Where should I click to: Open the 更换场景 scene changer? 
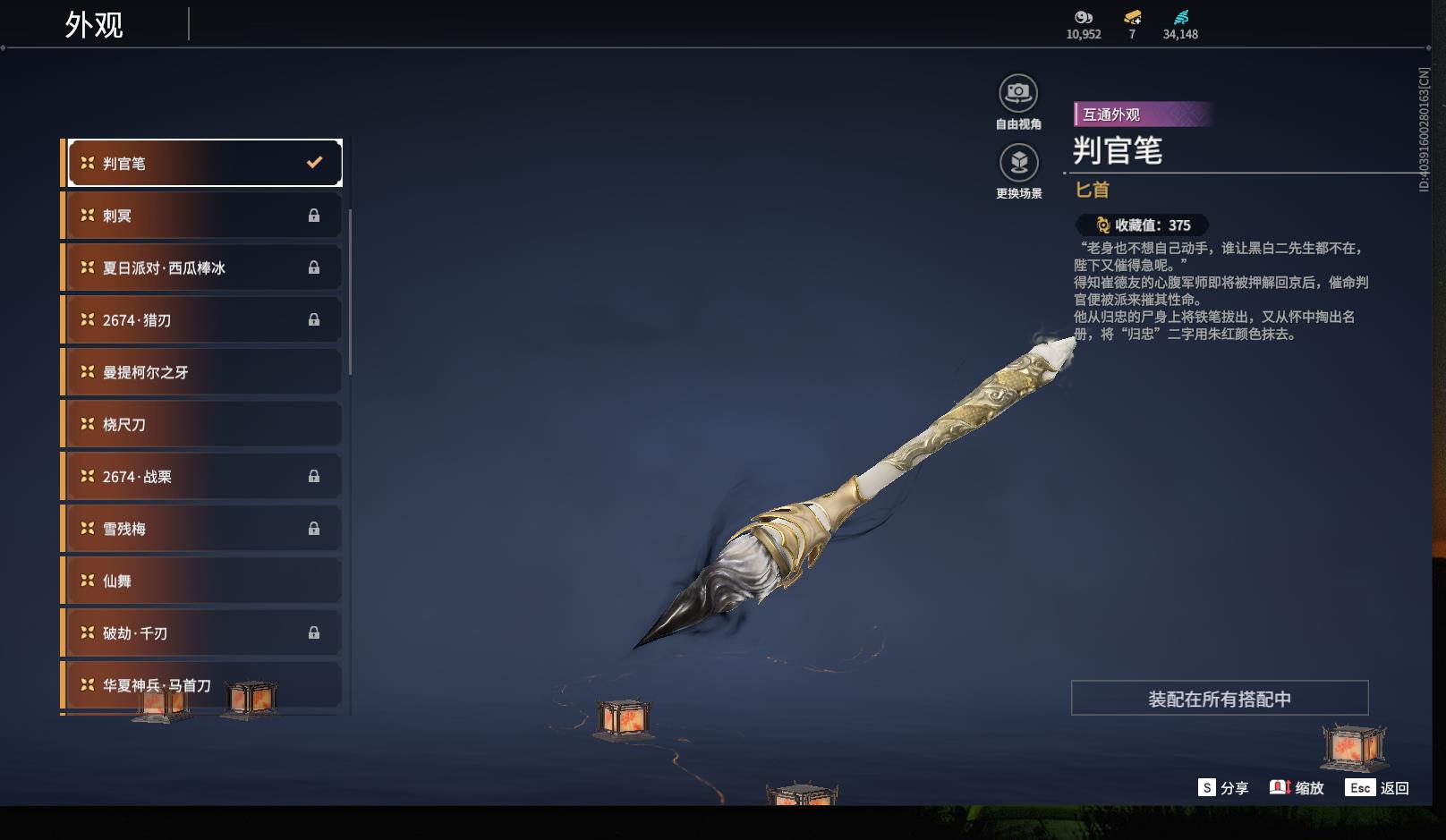pos(1018,163)
